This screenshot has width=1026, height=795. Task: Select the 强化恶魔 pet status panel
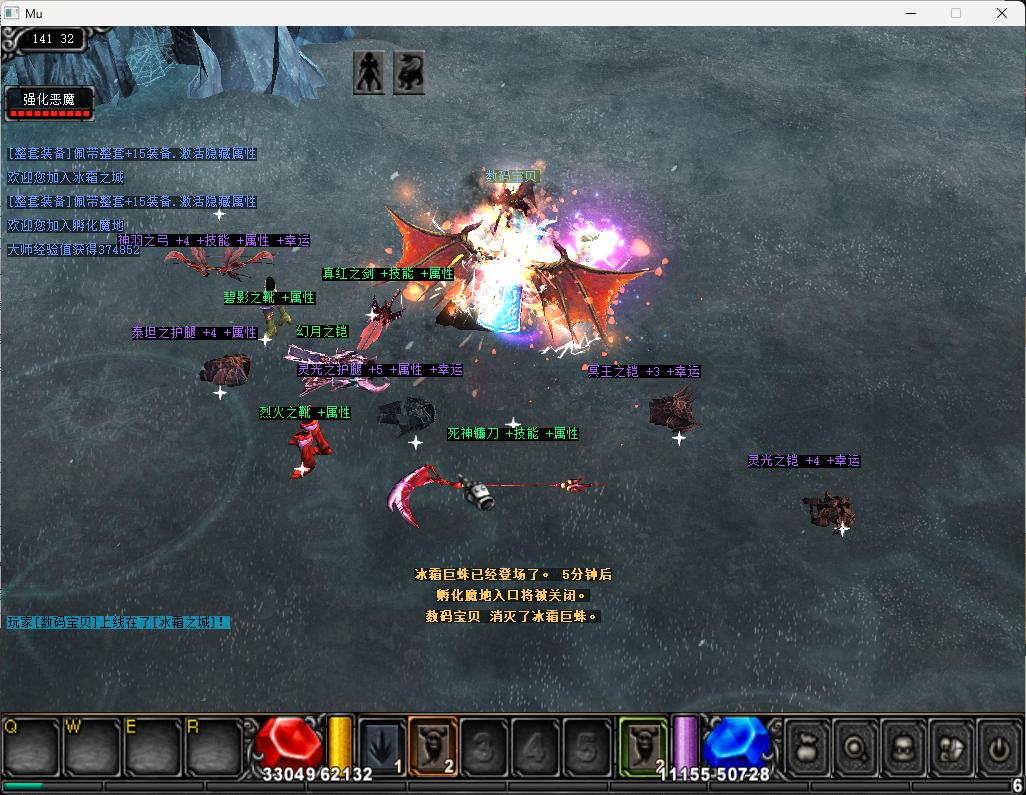pos(49,103)
